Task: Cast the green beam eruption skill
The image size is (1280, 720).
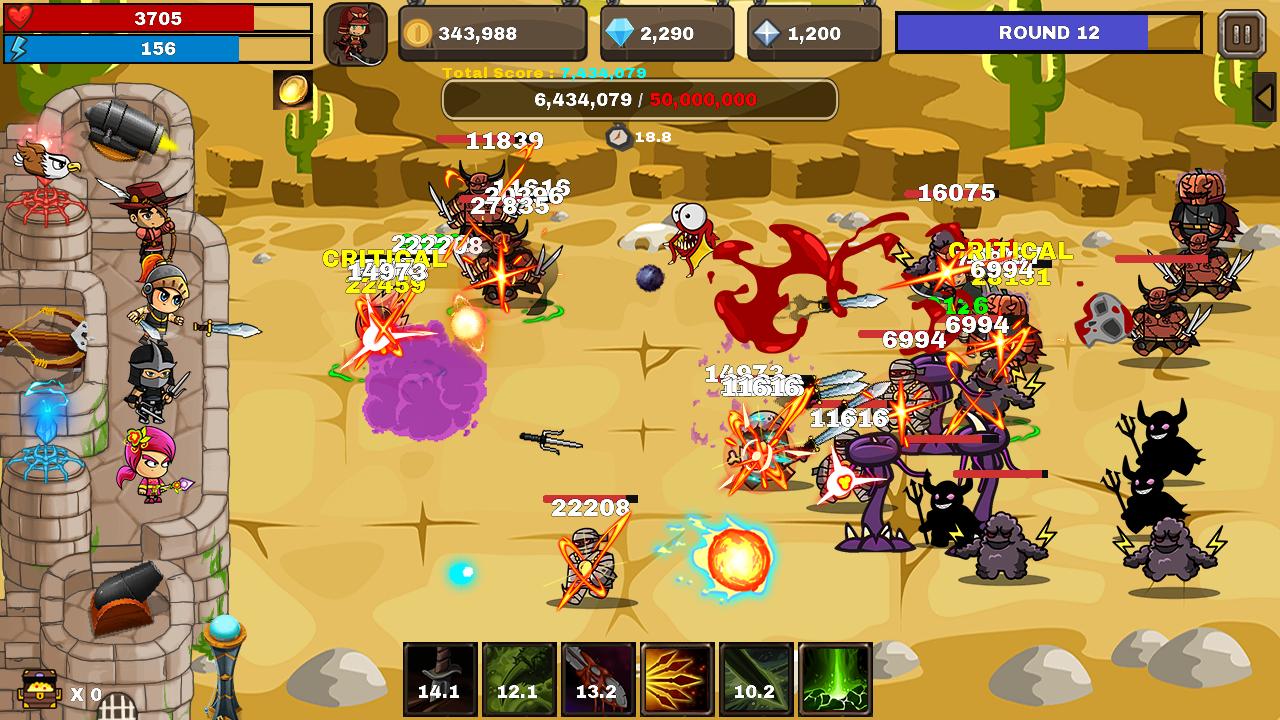Action: 835,679
